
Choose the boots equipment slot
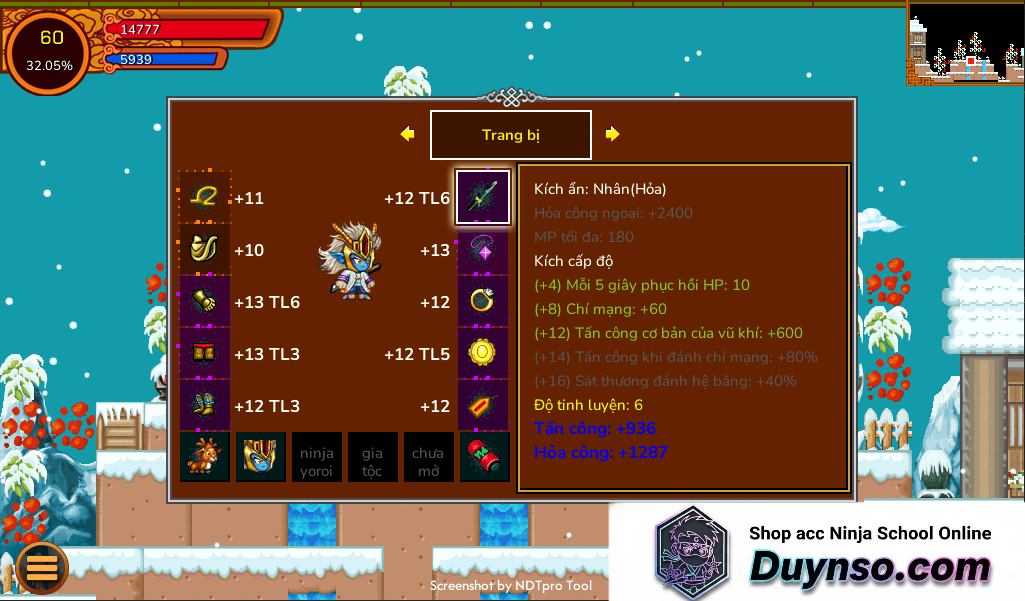coord(205,406)
